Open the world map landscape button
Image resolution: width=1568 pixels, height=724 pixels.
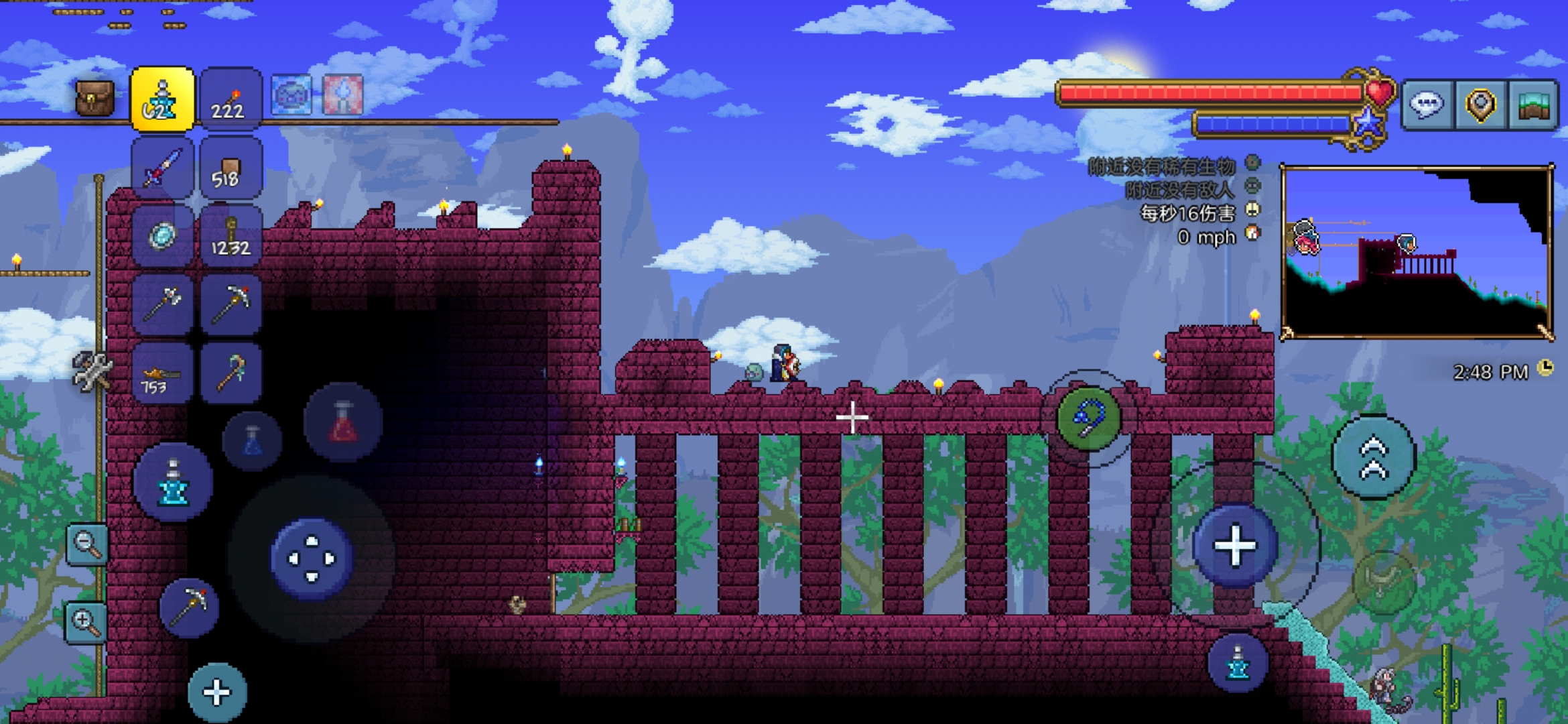[1534, 105]
